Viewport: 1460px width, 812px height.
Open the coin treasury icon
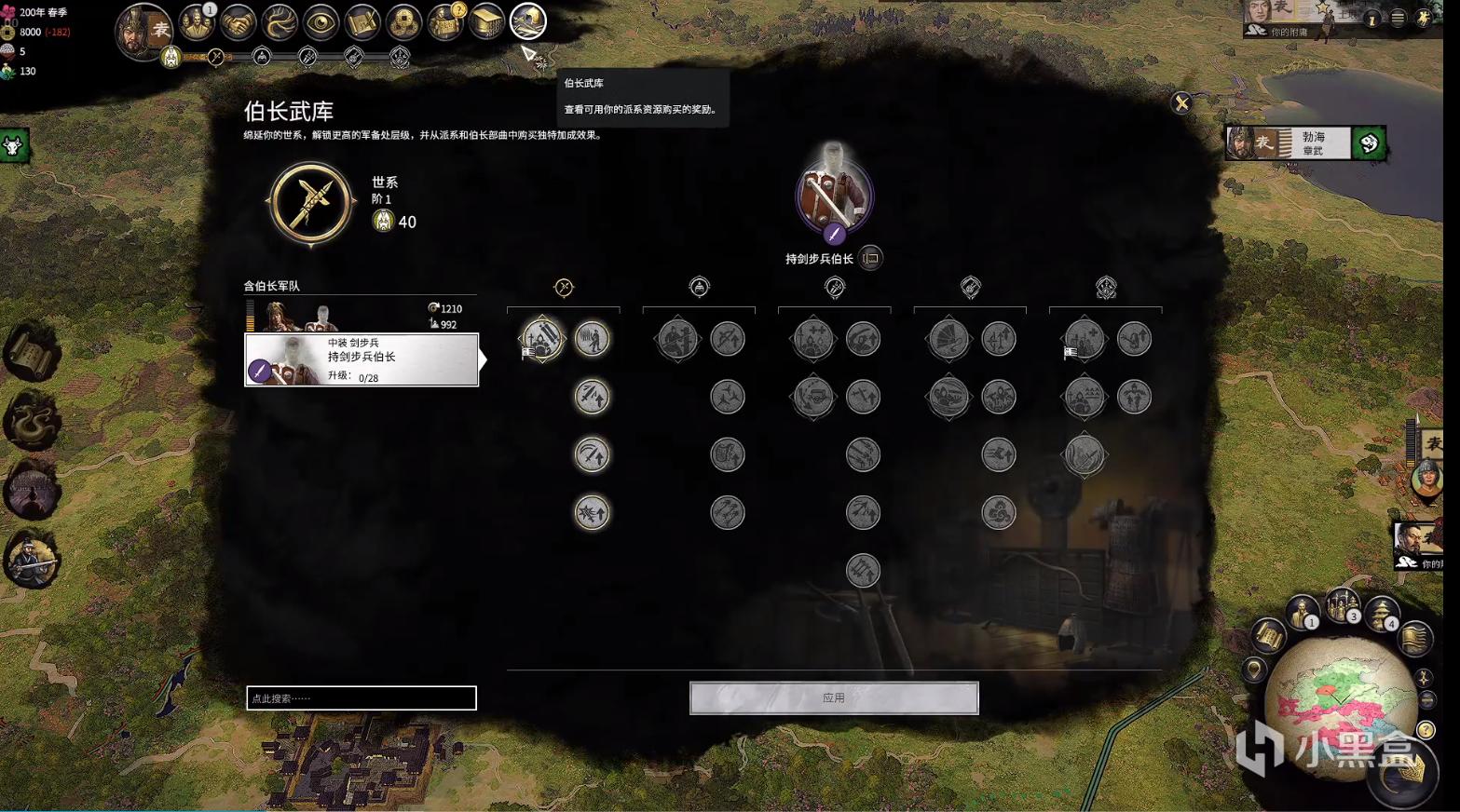[403, 22]
